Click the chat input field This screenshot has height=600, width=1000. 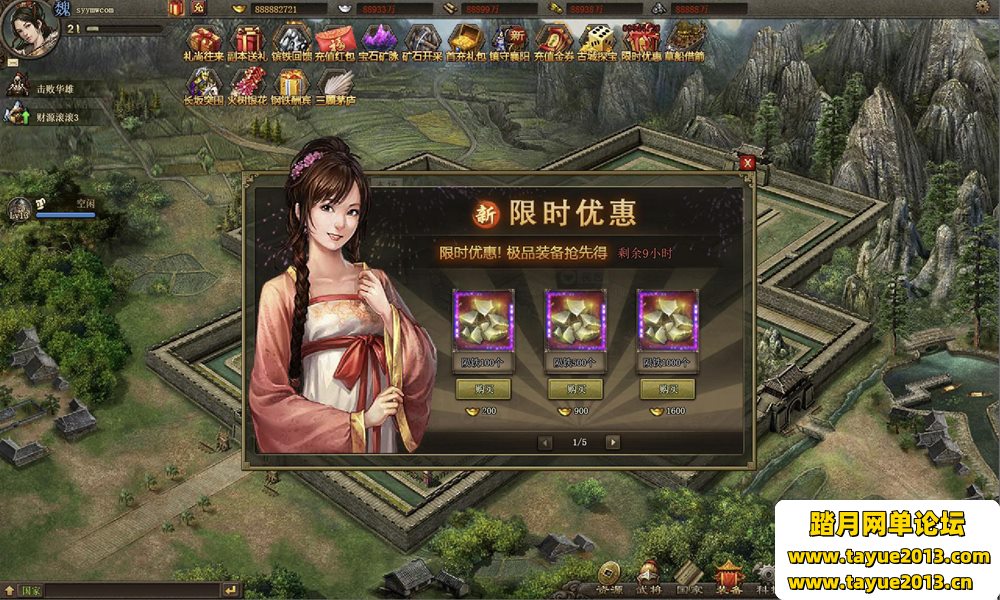click(120, 591)
